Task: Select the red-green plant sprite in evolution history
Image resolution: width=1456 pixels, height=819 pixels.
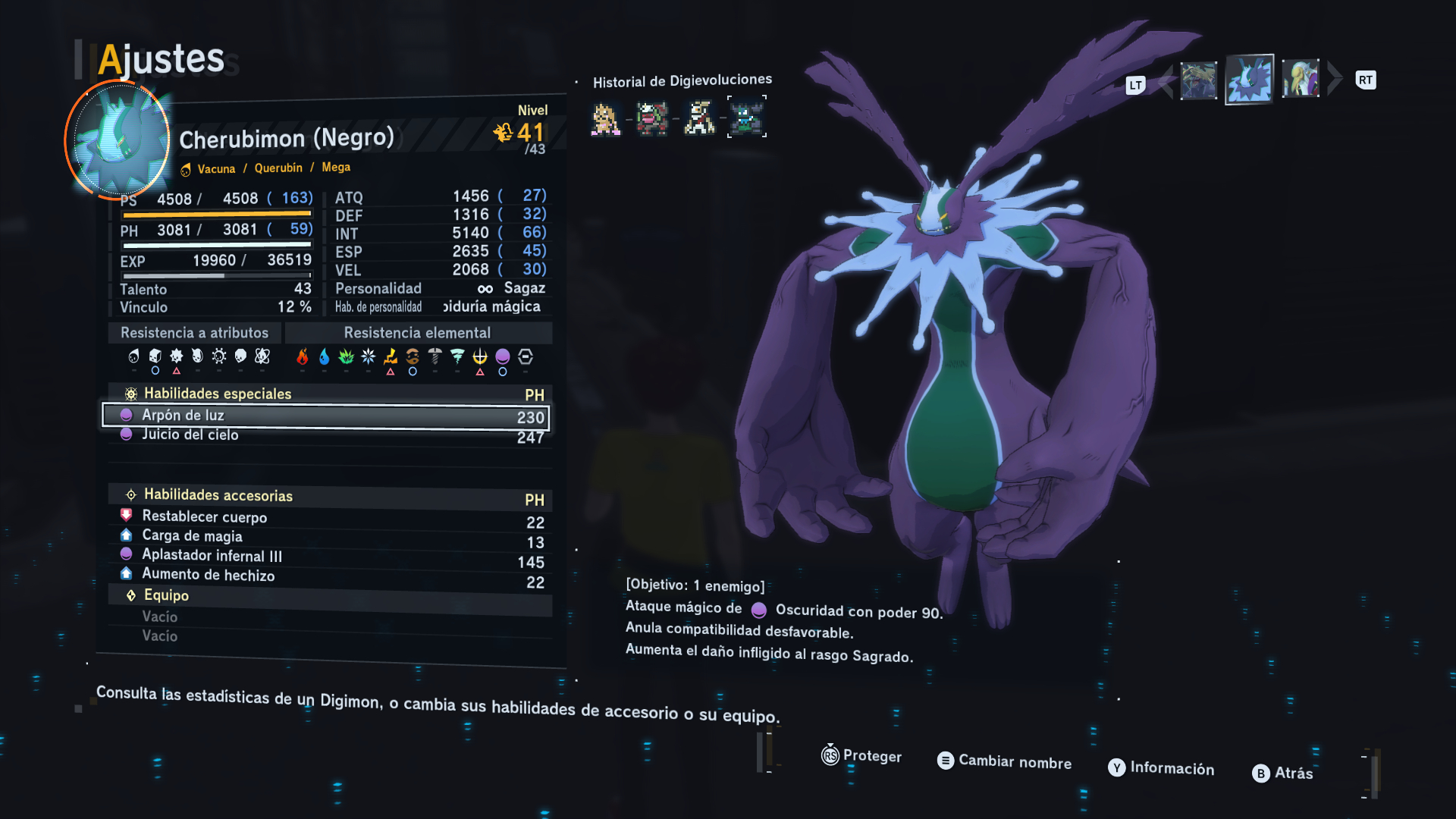Action: [652, 118]
